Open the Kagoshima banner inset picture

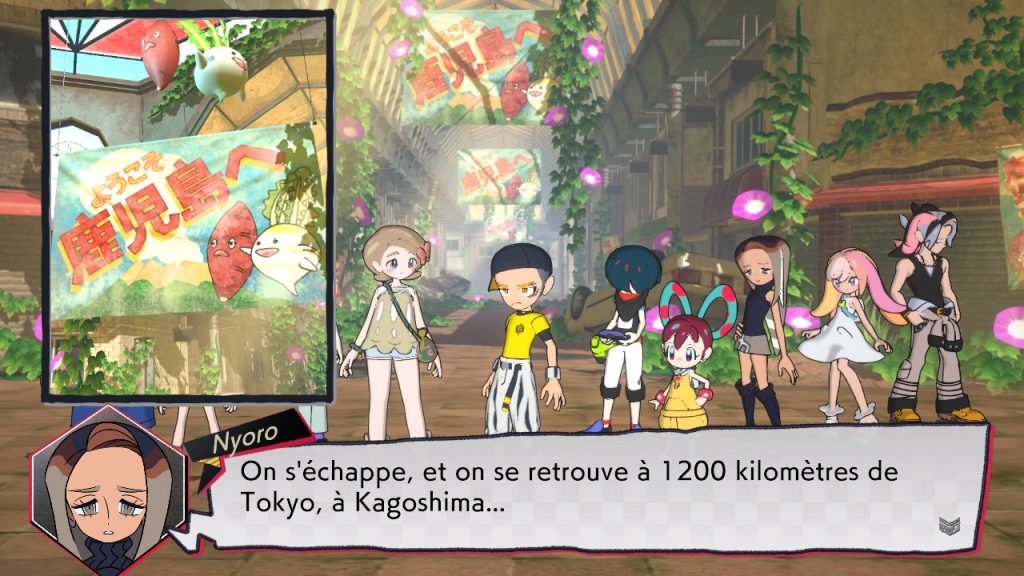tap(187, 205)
